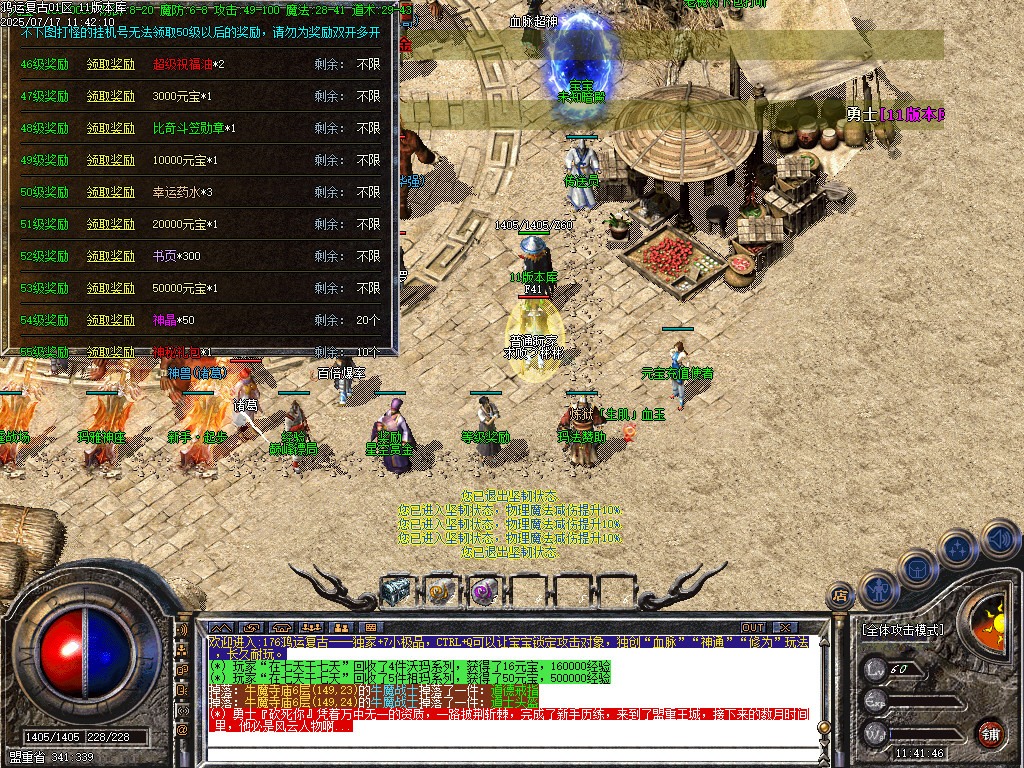The image size is (1024, 768).
Task: Open the character figure round button
Action: point(877,589)
